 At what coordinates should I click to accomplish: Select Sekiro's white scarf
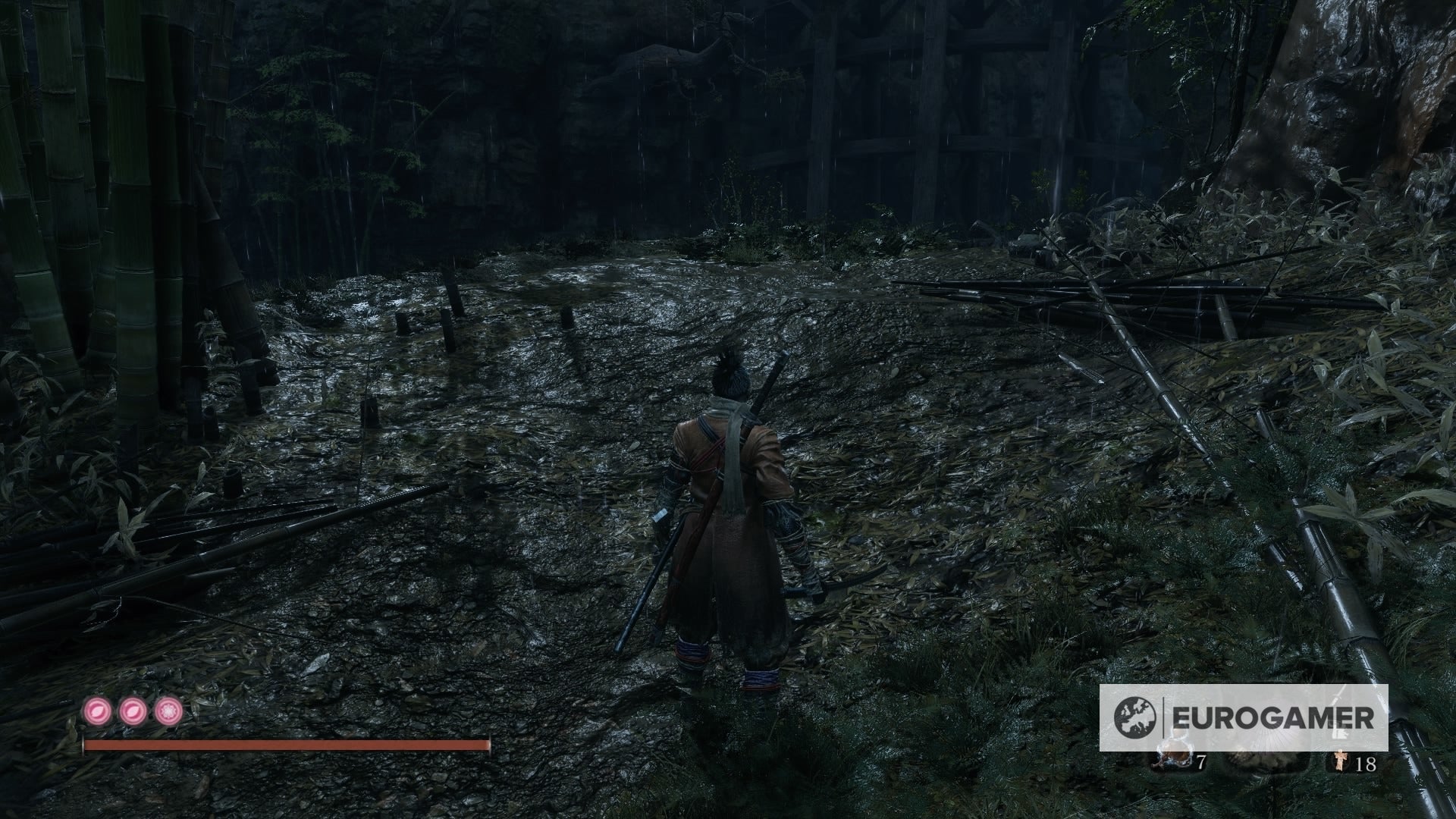tap(730, 463)
